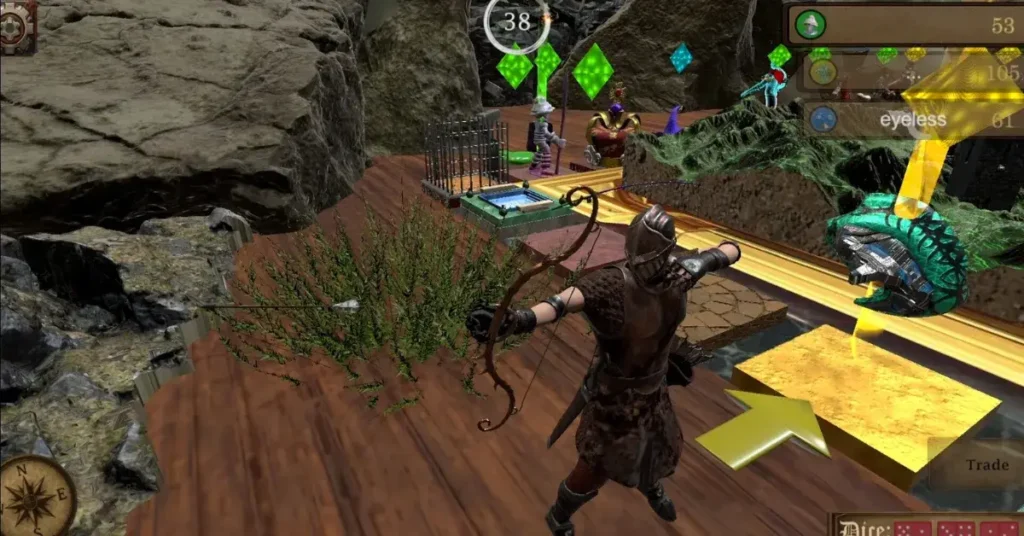1024x536 pixels.
Task: Select the player row showing 105
Action: coord(910,73)
